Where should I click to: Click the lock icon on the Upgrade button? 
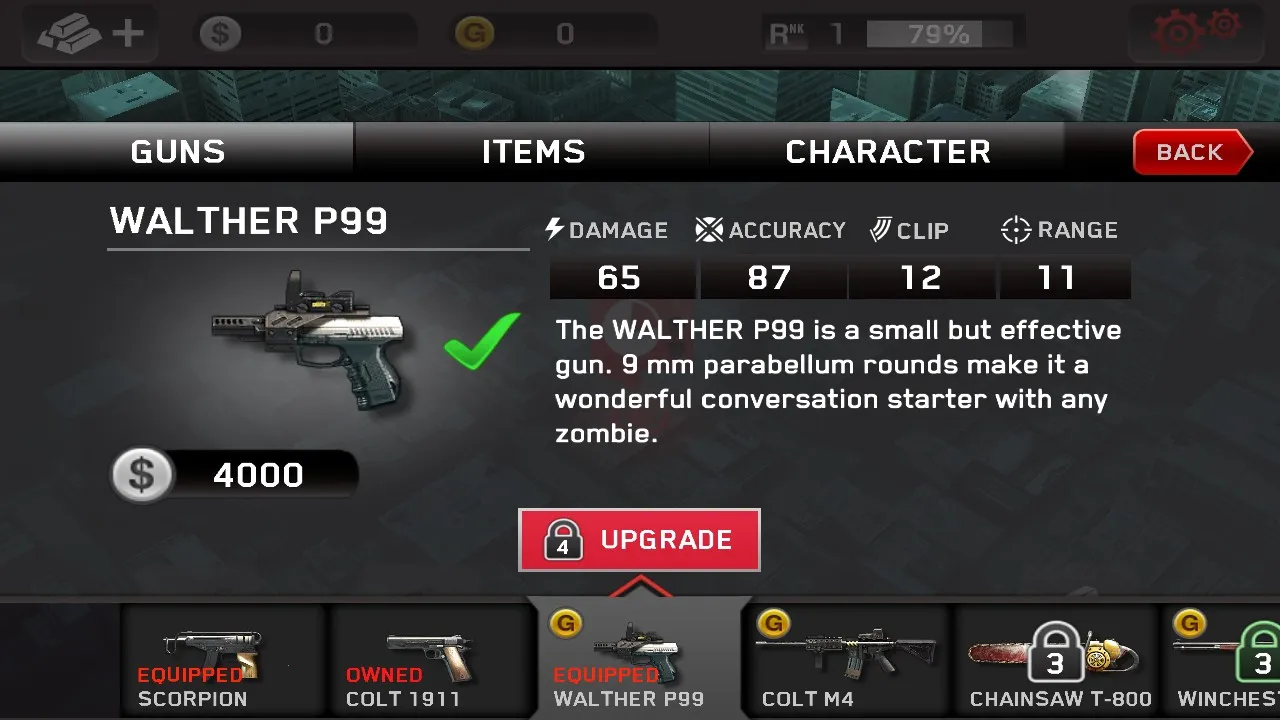click(x=561, y=539)
